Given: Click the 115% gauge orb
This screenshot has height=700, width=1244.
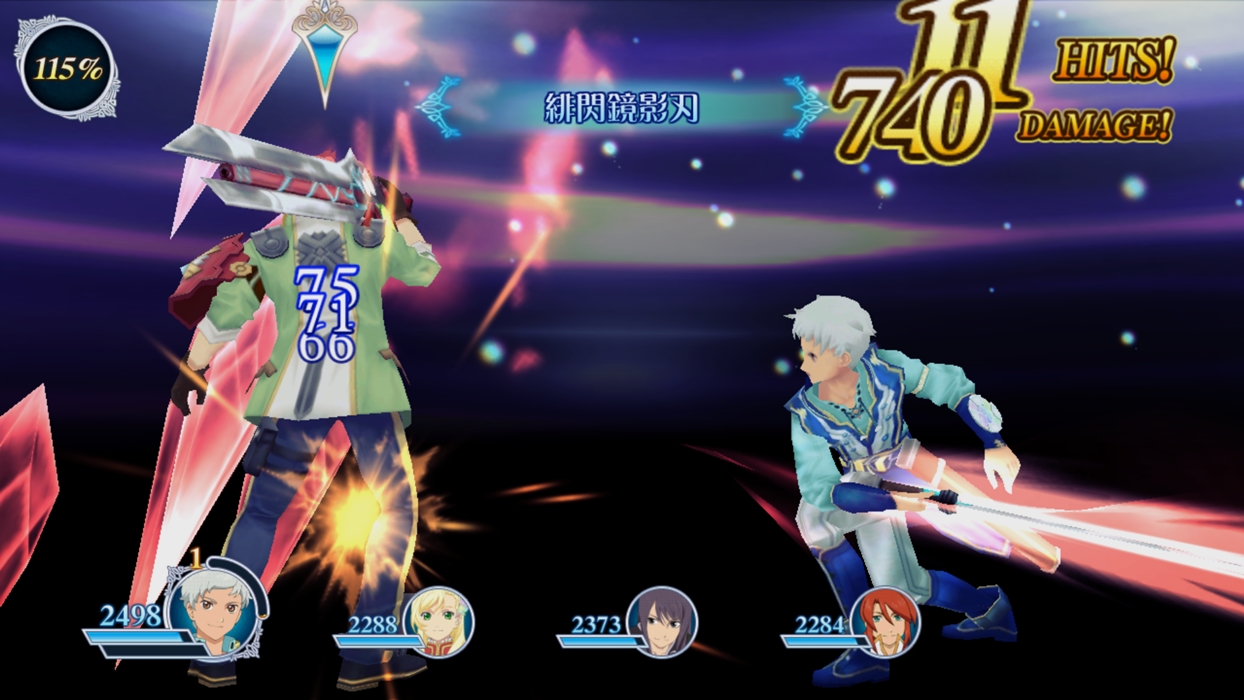Looking at the screenshot, I should [x=67, y=69].
